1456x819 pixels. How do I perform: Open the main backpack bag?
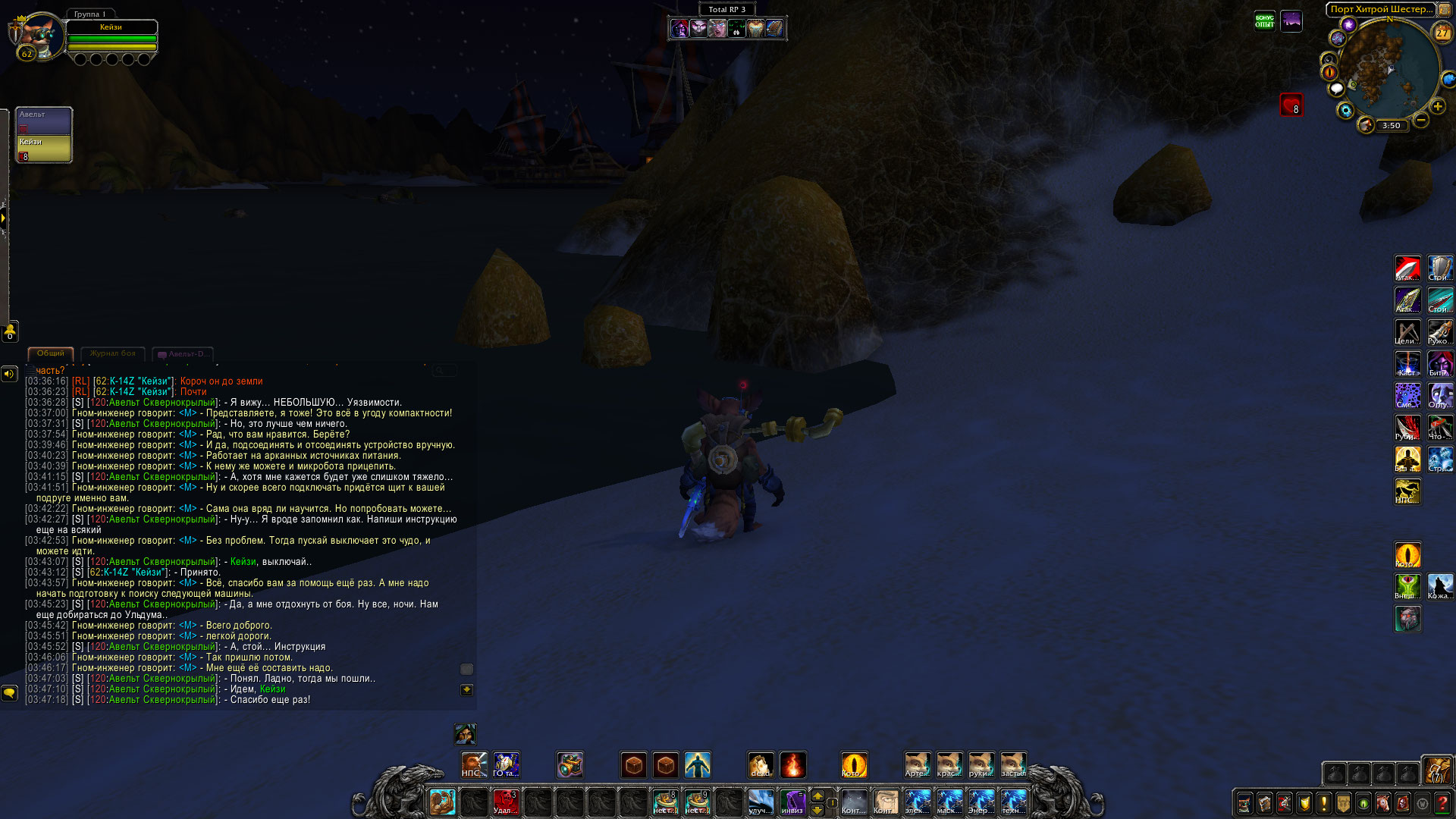pyautogui.click(x=1436, y=772)
